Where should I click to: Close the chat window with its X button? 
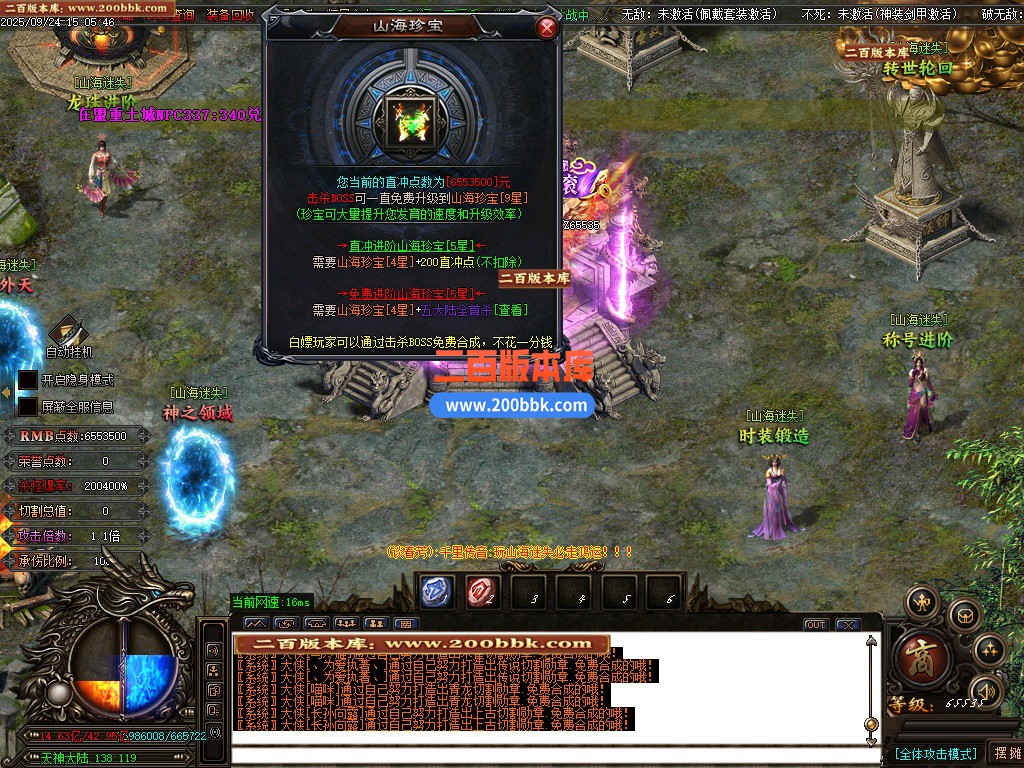848,625
